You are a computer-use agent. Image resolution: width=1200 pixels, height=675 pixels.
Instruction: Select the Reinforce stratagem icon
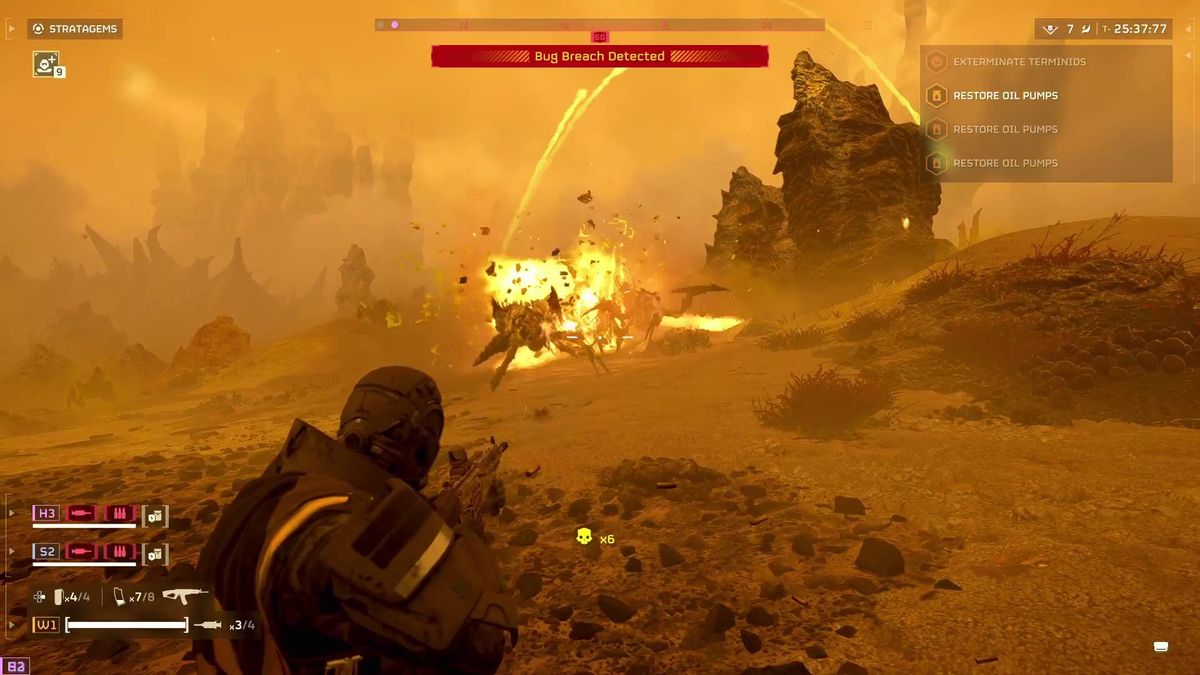pyautogui.click(x=46, y=64)
